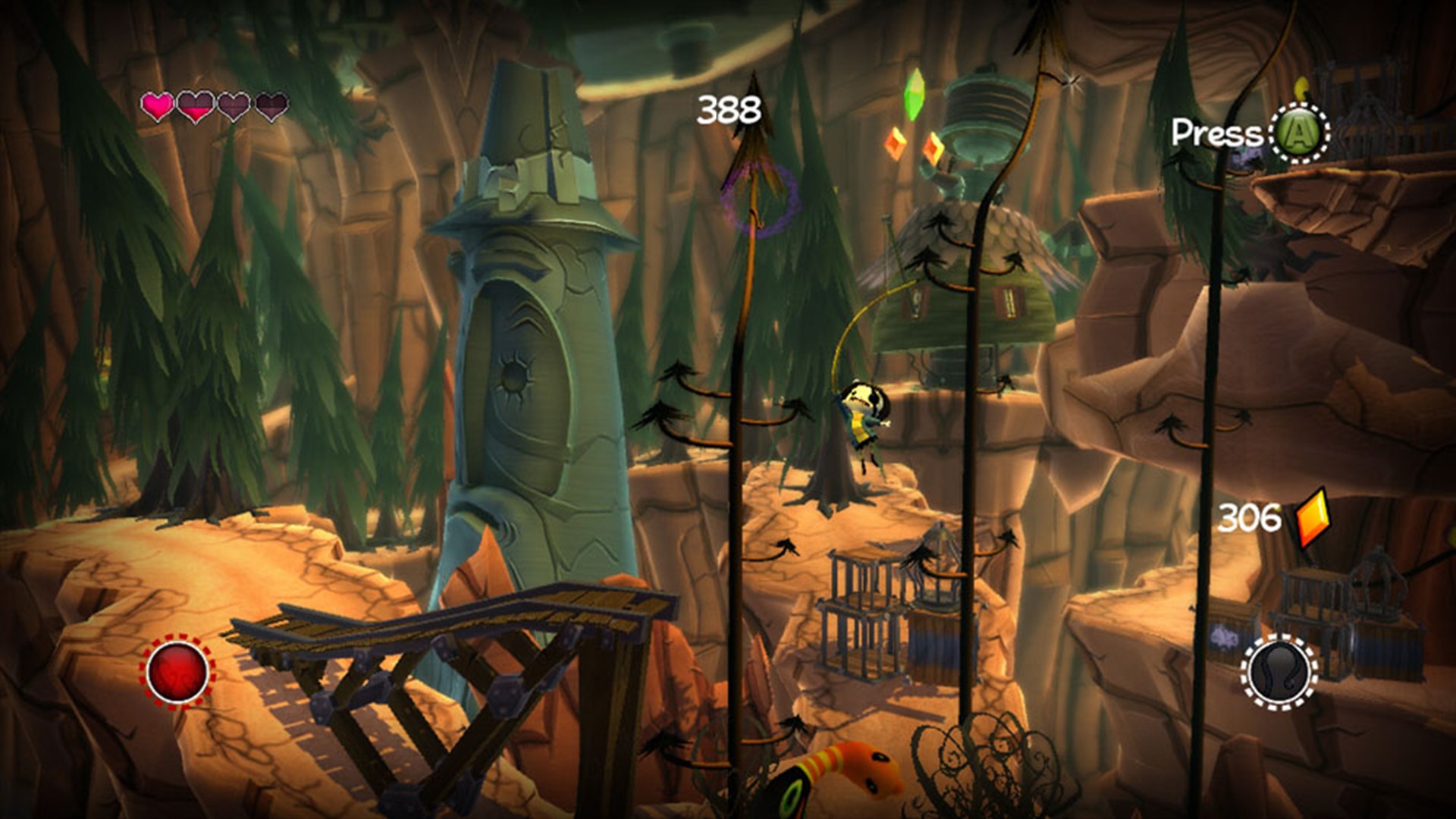This screenshot has width=1456, height=819.
Task: Click the black tentacle ability orb
Action: click(x=1279, y=672)
